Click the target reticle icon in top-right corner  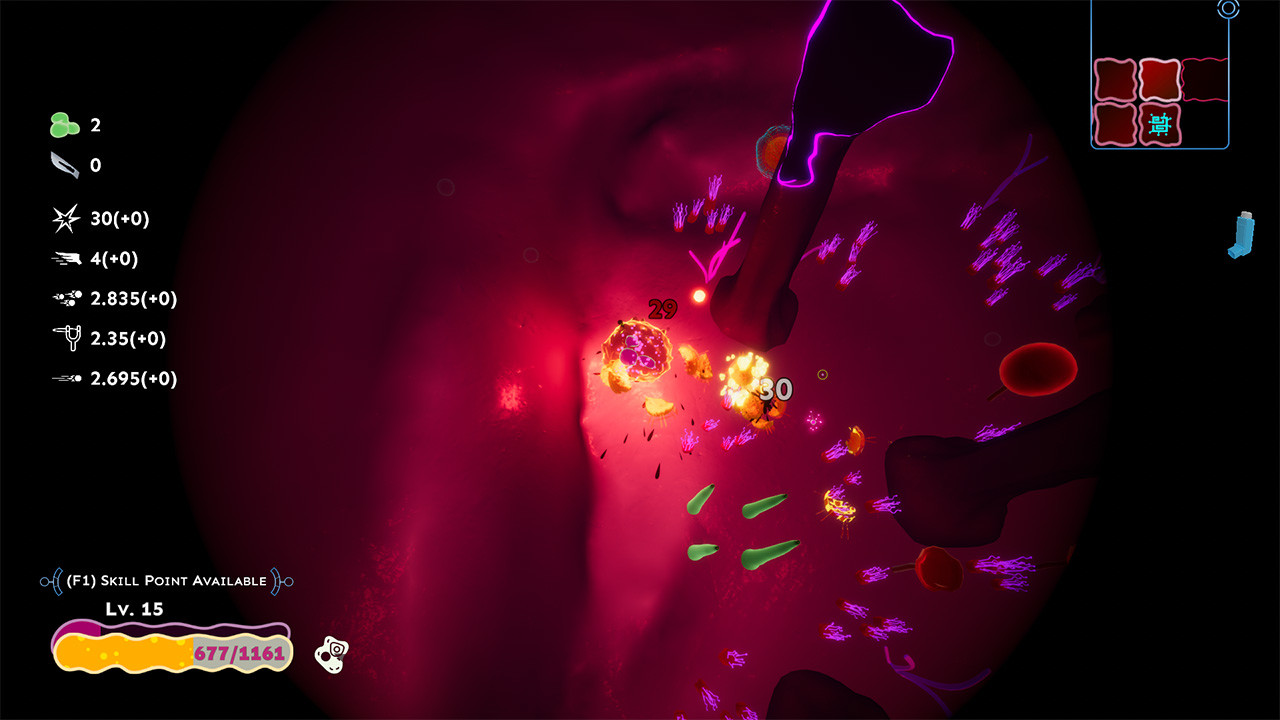tap(1228, 9)
